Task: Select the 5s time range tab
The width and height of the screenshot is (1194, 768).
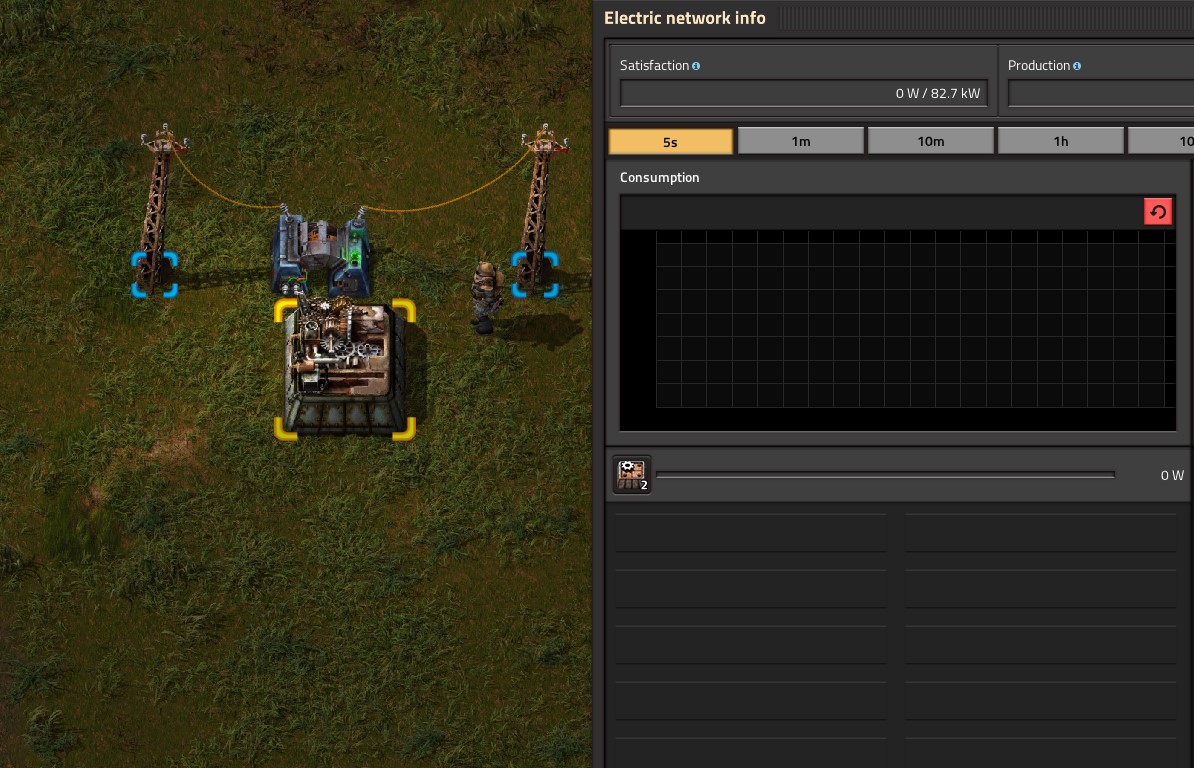Action: point(670,141)
